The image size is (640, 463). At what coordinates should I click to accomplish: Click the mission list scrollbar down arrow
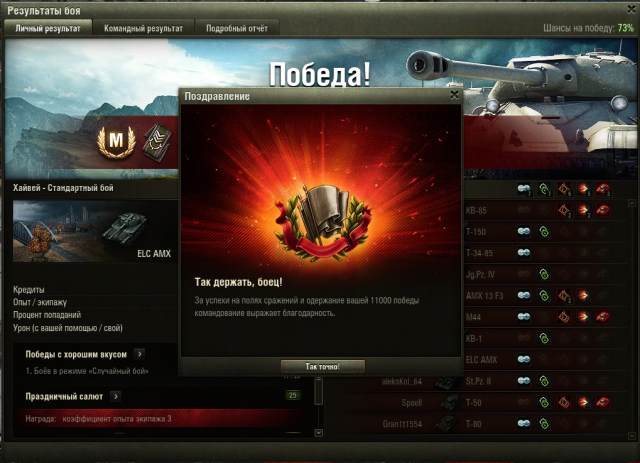[x=318, y=433]
